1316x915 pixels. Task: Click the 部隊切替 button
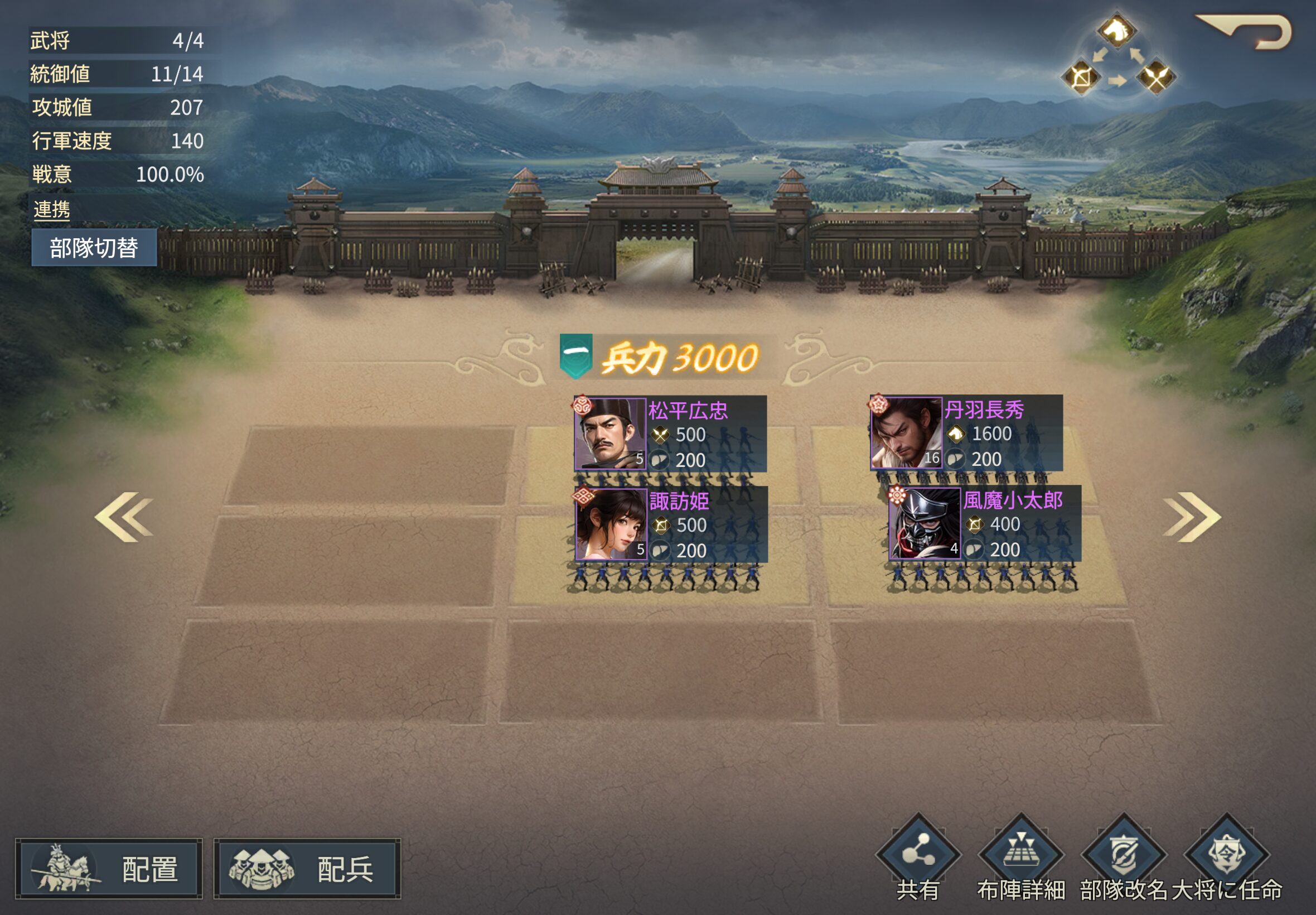coord(94,248)
